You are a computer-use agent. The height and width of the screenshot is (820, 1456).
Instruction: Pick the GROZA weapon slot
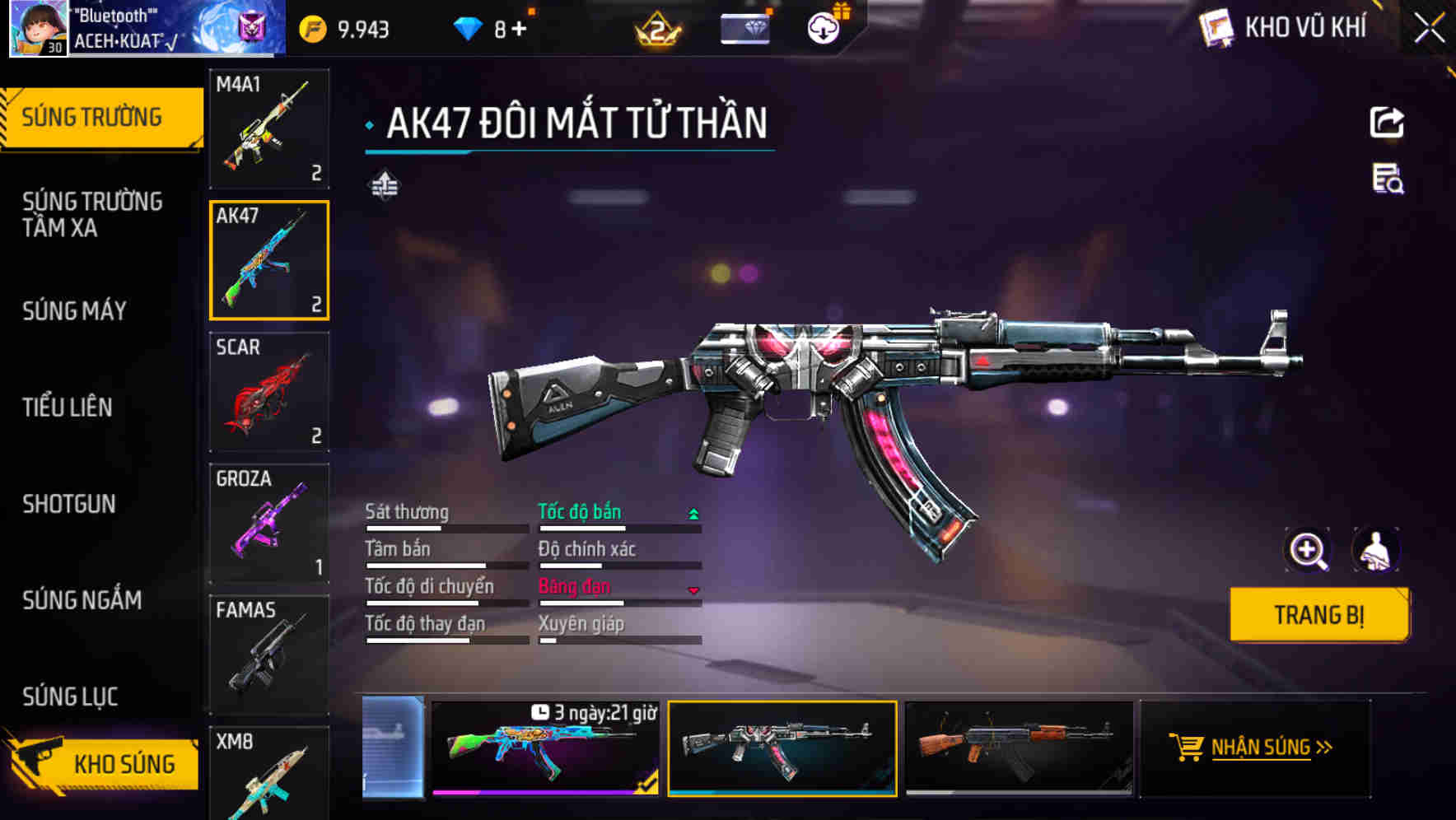click(269, 524)
